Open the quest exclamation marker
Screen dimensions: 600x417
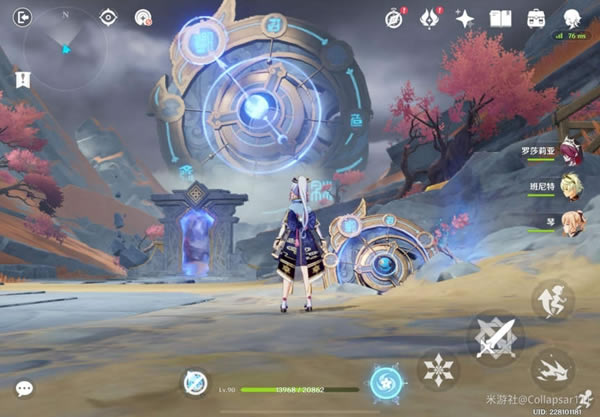click(22, 78)
